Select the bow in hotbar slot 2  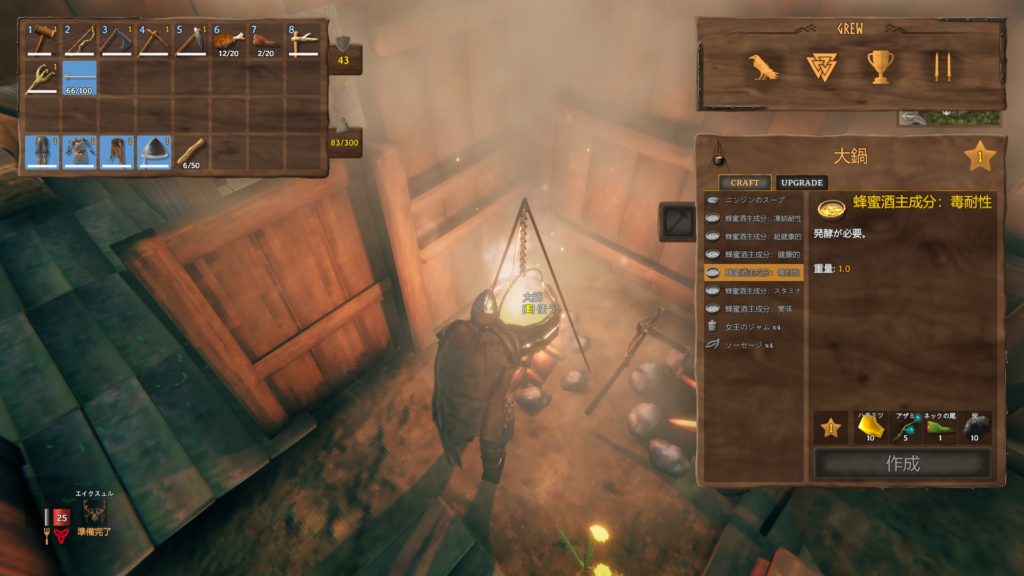(x=80, y=42)
